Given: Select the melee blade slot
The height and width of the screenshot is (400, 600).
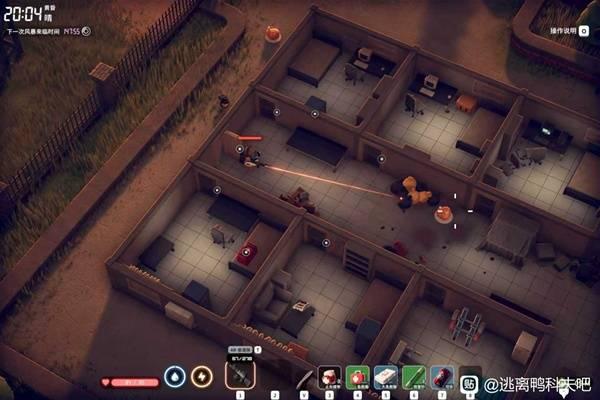Looking at the screenshot, I should pyautogui.click(x=303, y=377).
